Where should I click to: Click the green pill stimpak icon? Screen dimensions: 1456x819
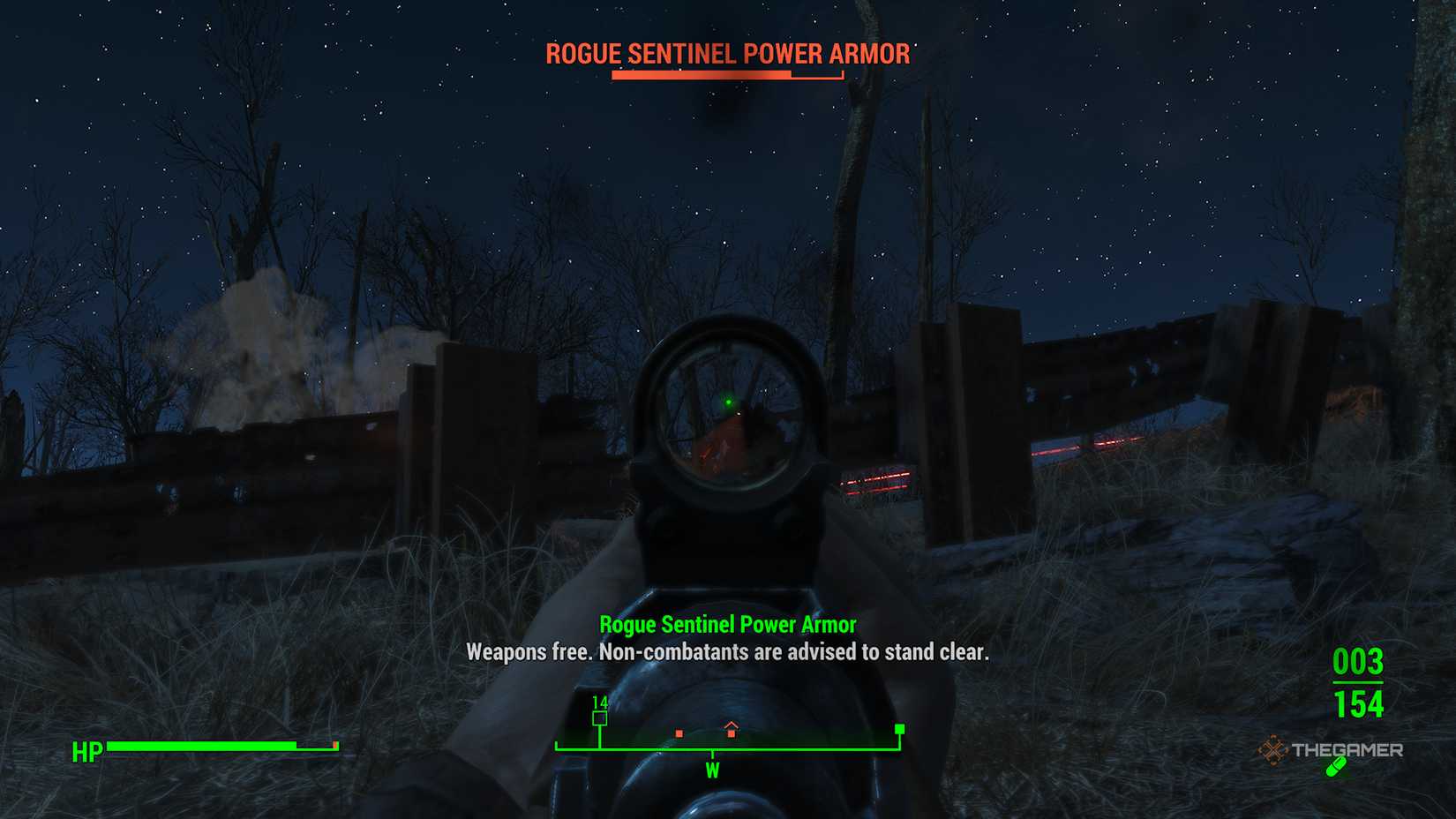pos(1336,767)
